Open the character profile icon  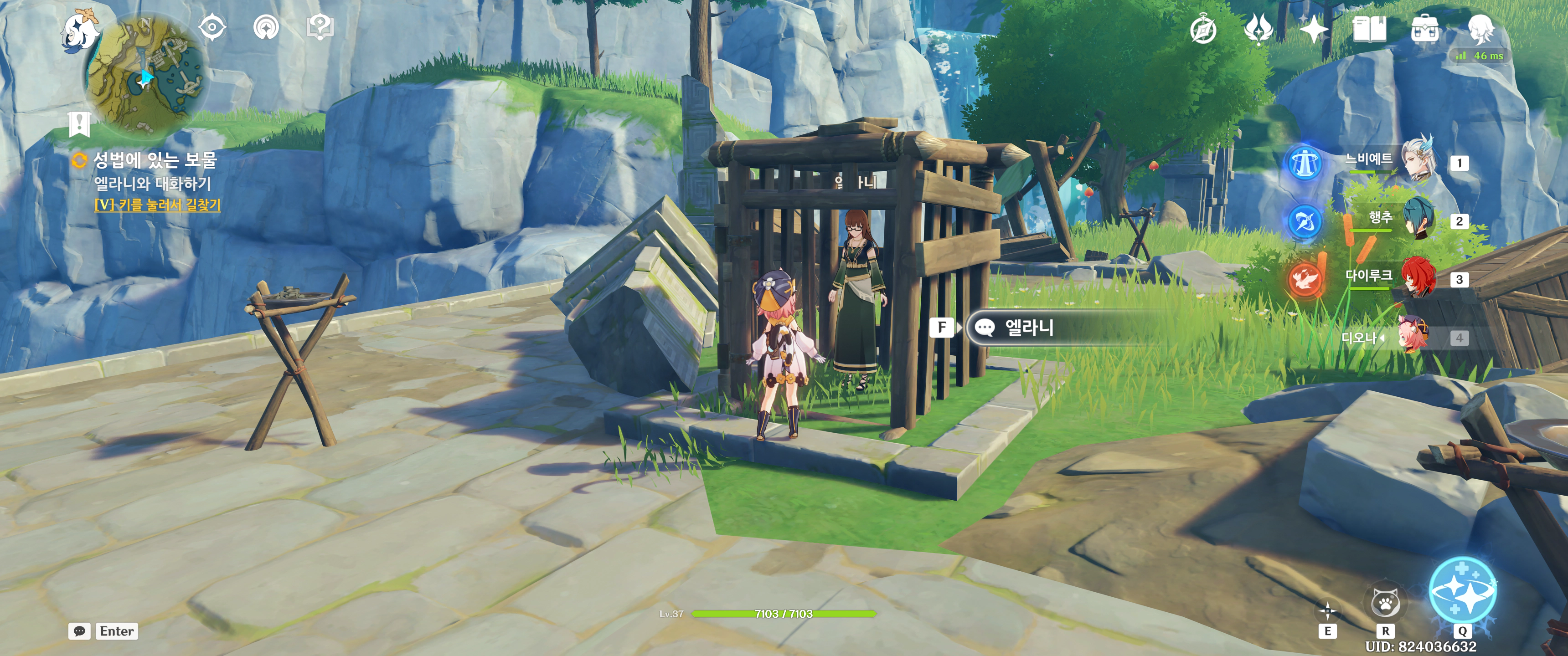point(1480,29)
